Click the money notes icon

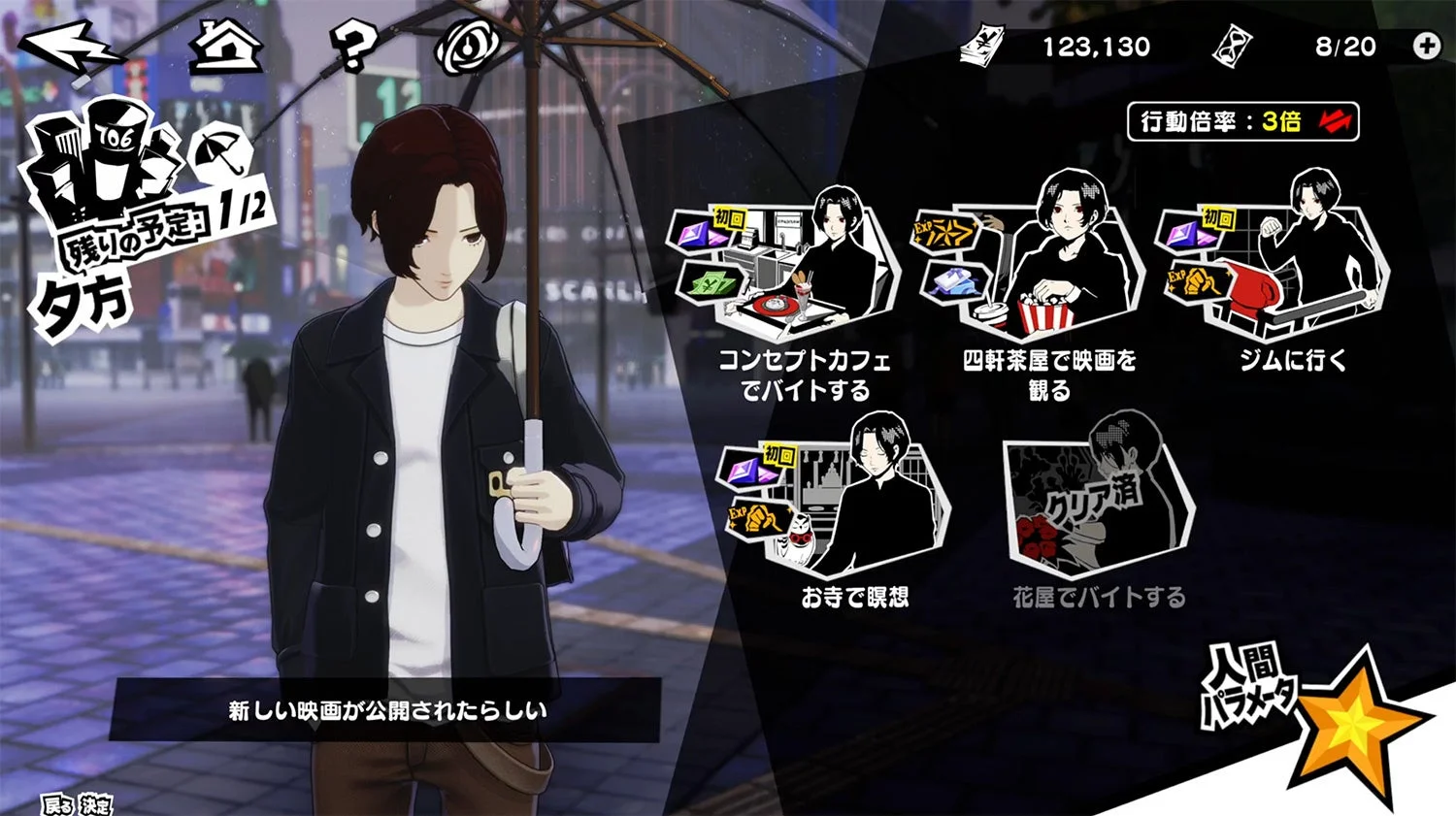tap(982, 45)
